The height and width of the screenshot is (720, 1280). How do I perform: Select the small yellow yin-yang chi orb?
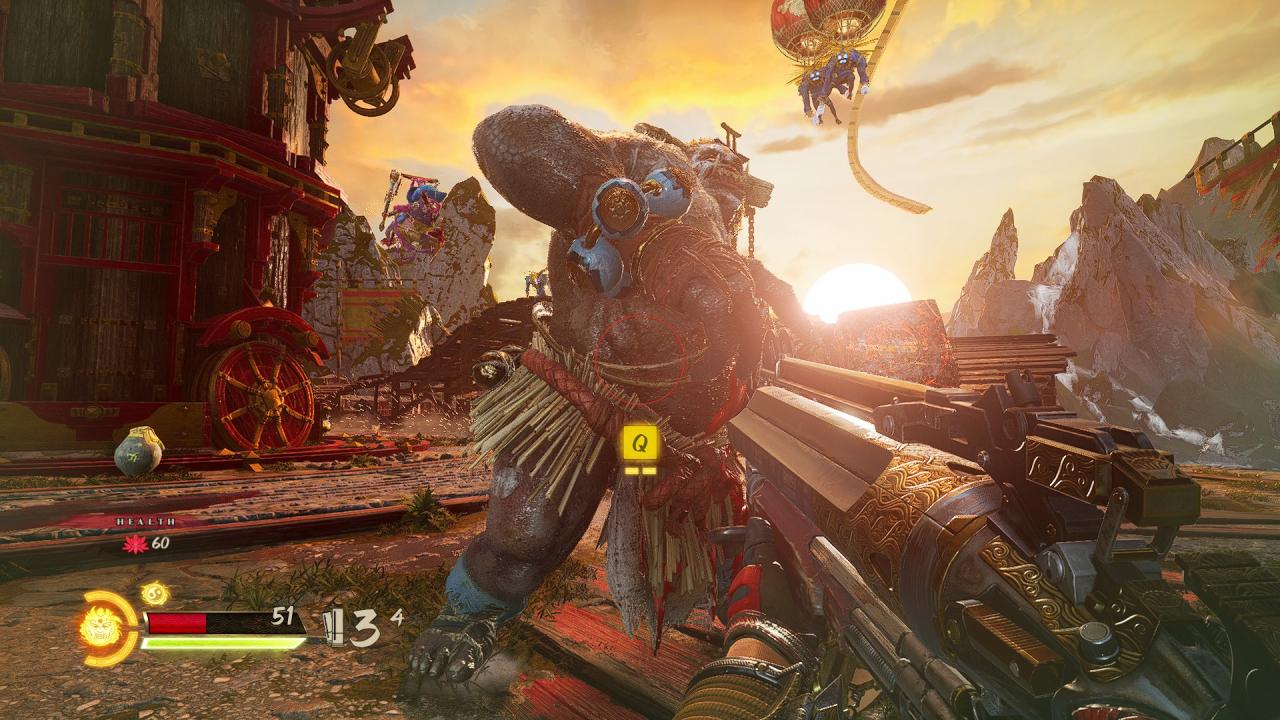[x=154, y=593]
